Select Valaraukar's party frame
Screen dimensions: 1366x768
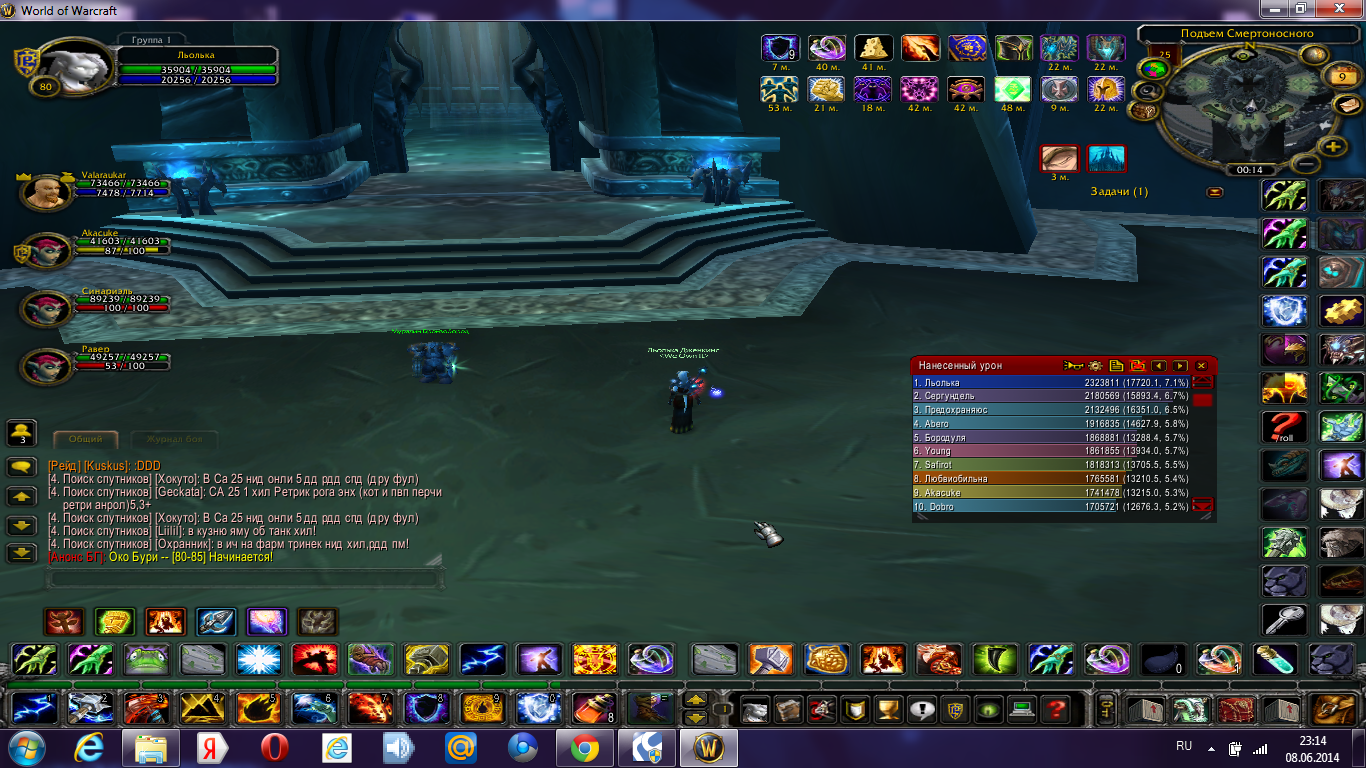47,191
